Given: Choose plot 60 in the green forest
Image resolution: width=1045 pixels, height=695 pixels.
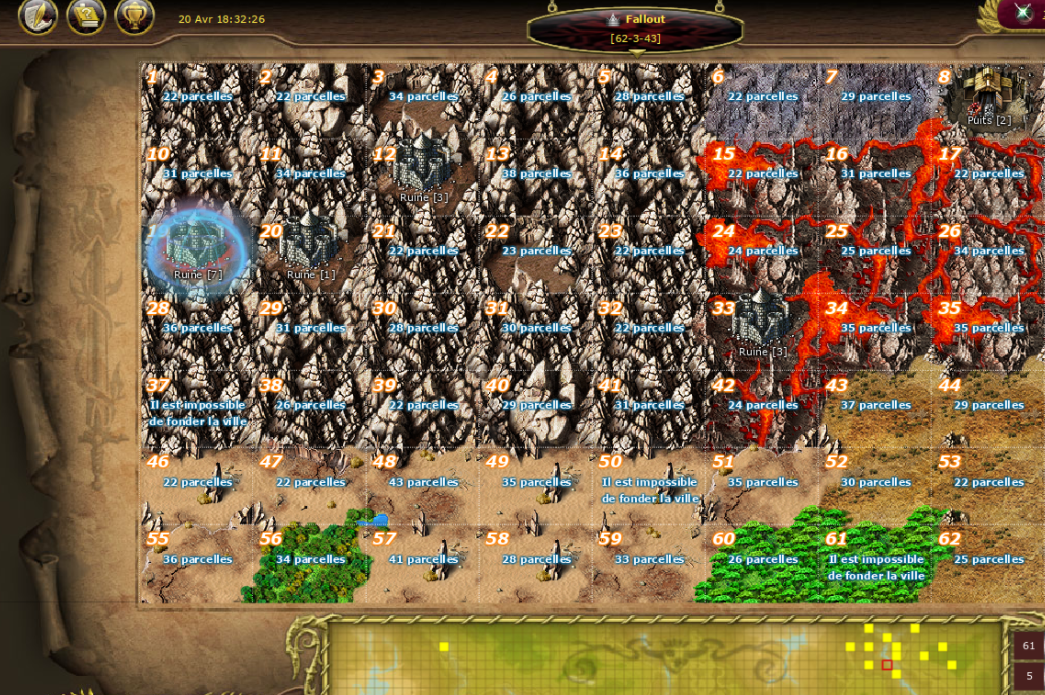Looking at the screenshot, I should tap(762, 559).
